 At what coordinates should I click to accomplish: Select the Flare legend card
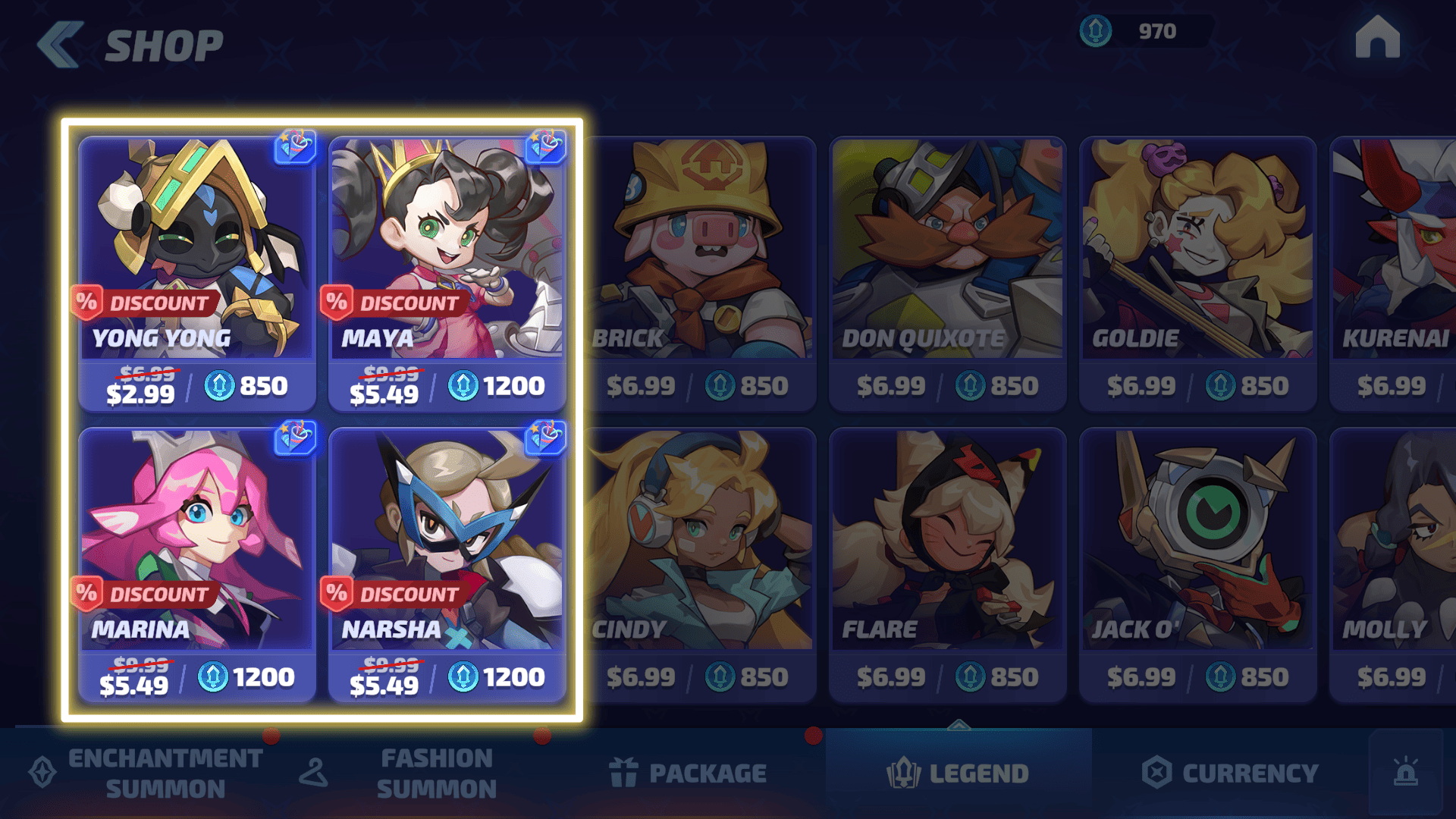(948, 565)
